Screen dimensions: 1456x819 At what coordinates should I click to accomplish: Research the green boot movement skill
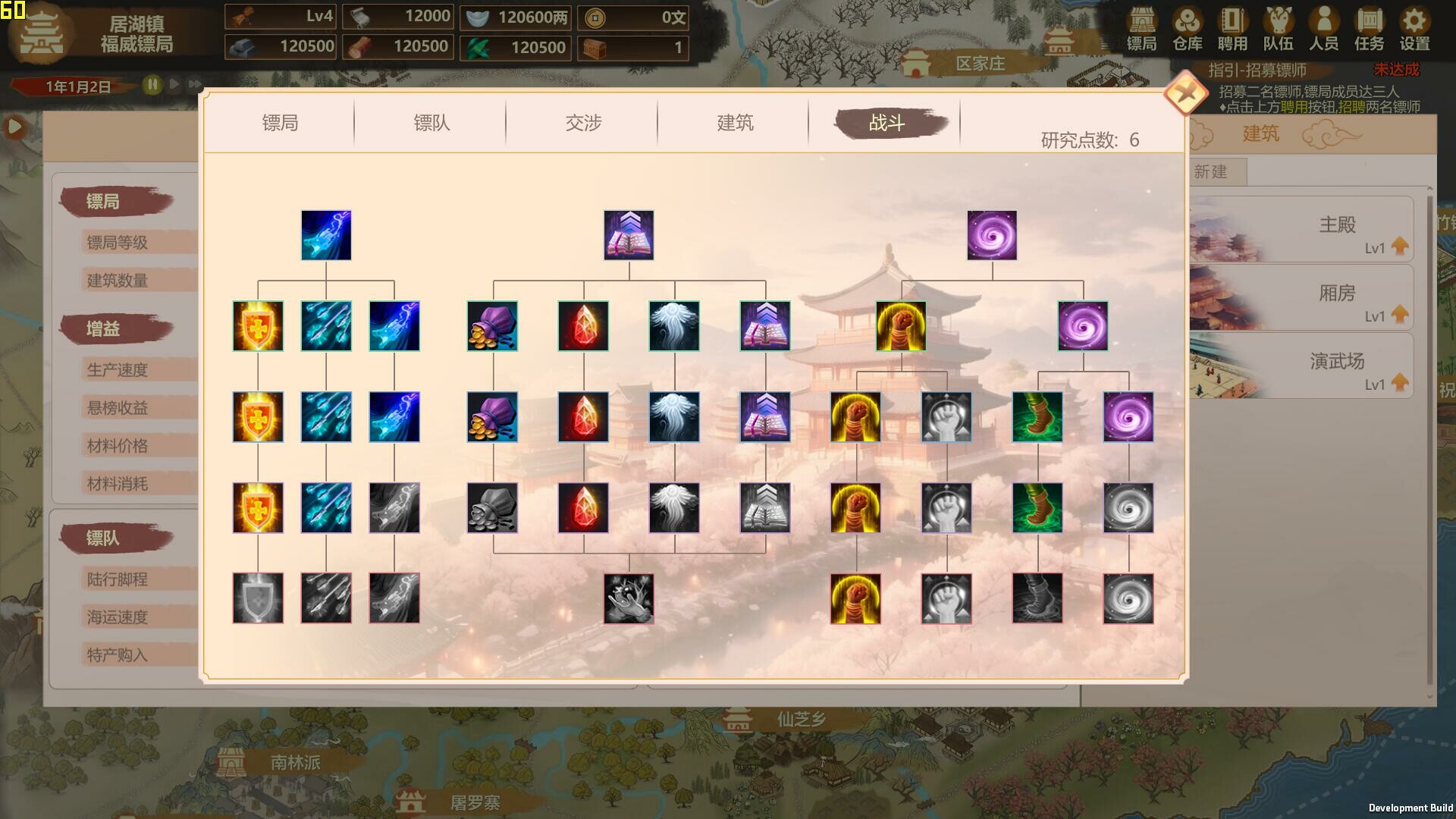click(1039, 417)
